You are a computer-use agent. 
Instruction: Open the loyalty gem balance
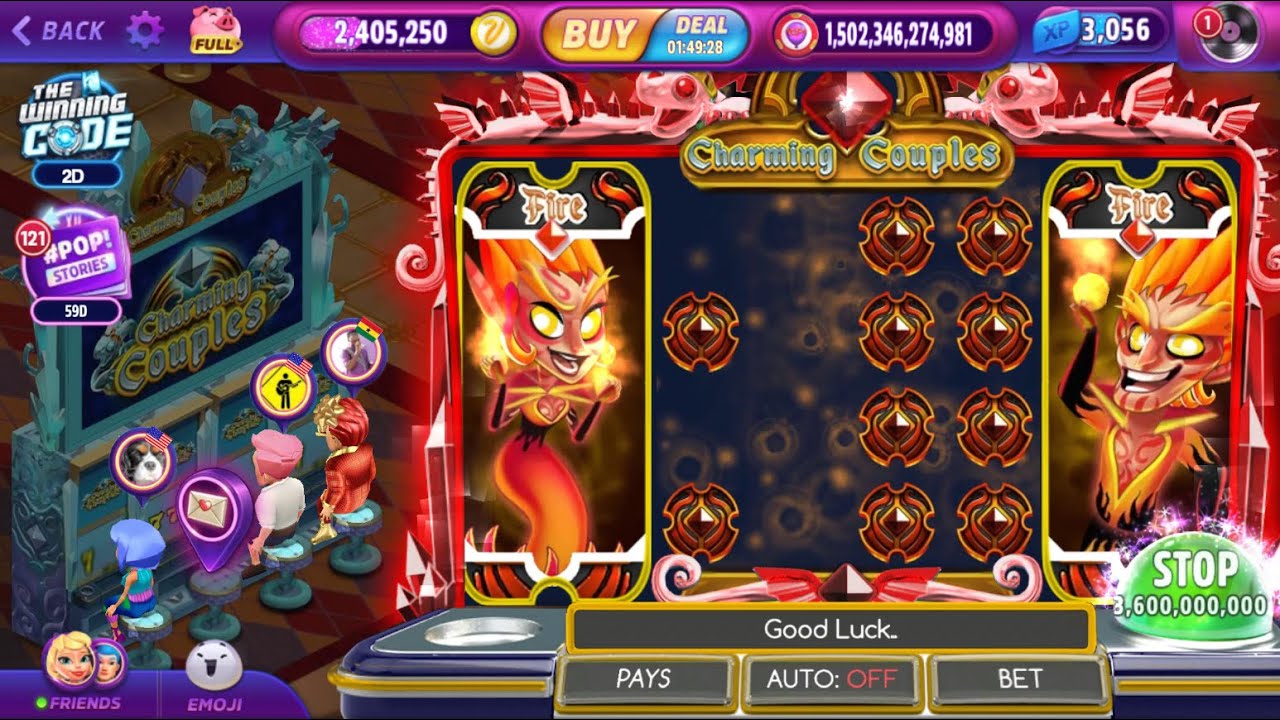click(885, 35)
